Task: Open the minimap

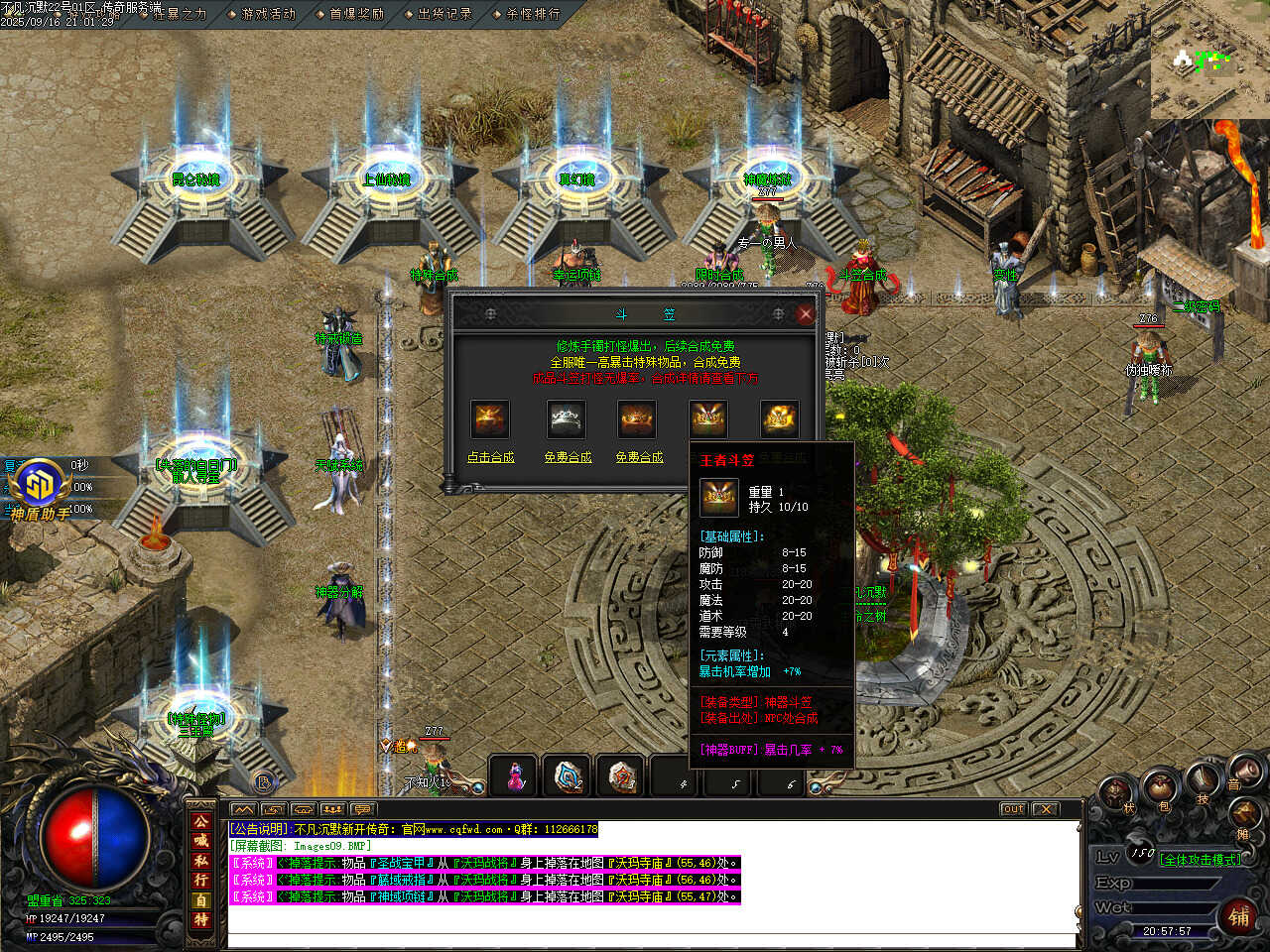Action: [1209, 61]
